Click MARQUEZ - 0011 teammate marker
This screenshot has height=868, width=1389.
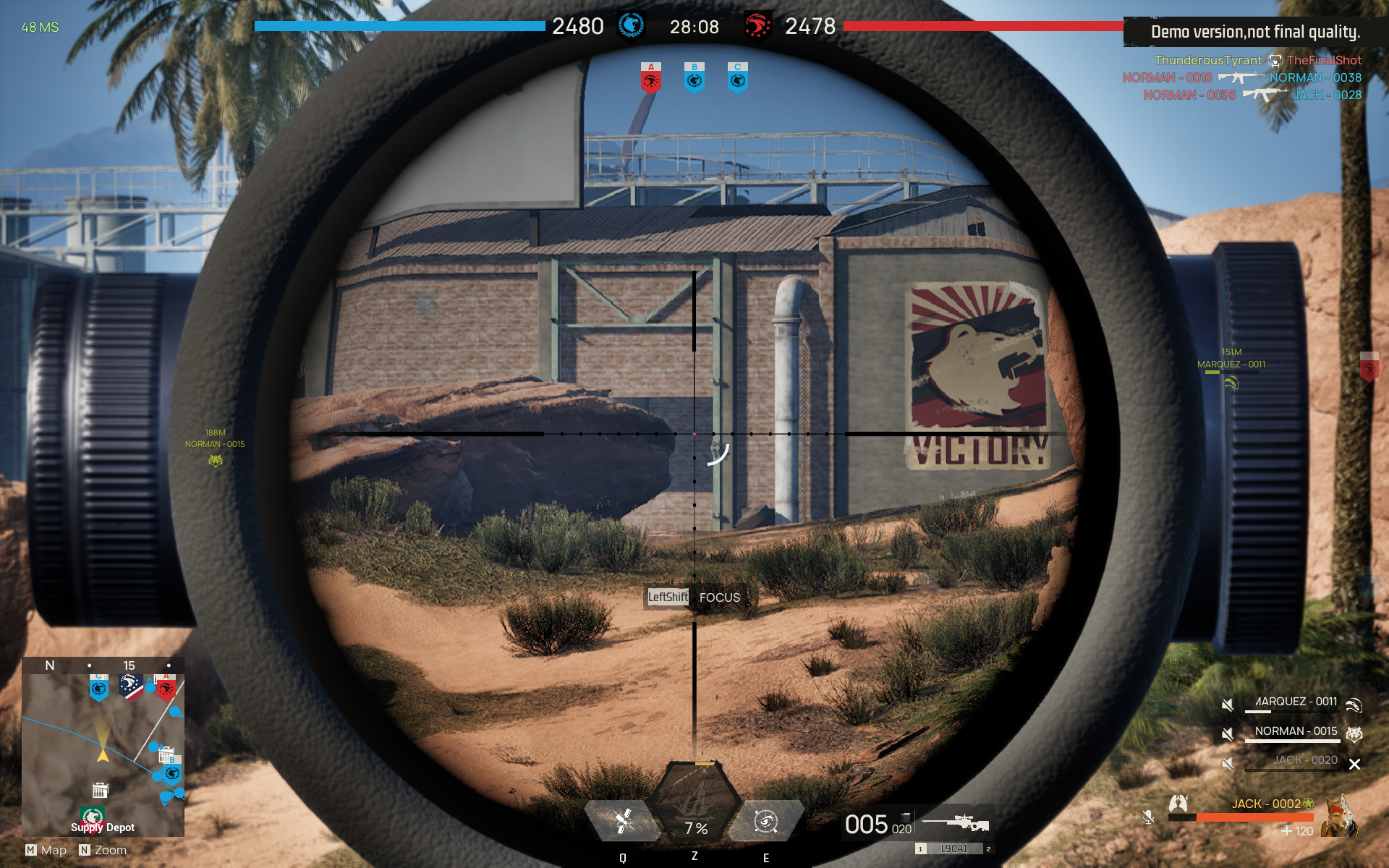point(1231,382)
